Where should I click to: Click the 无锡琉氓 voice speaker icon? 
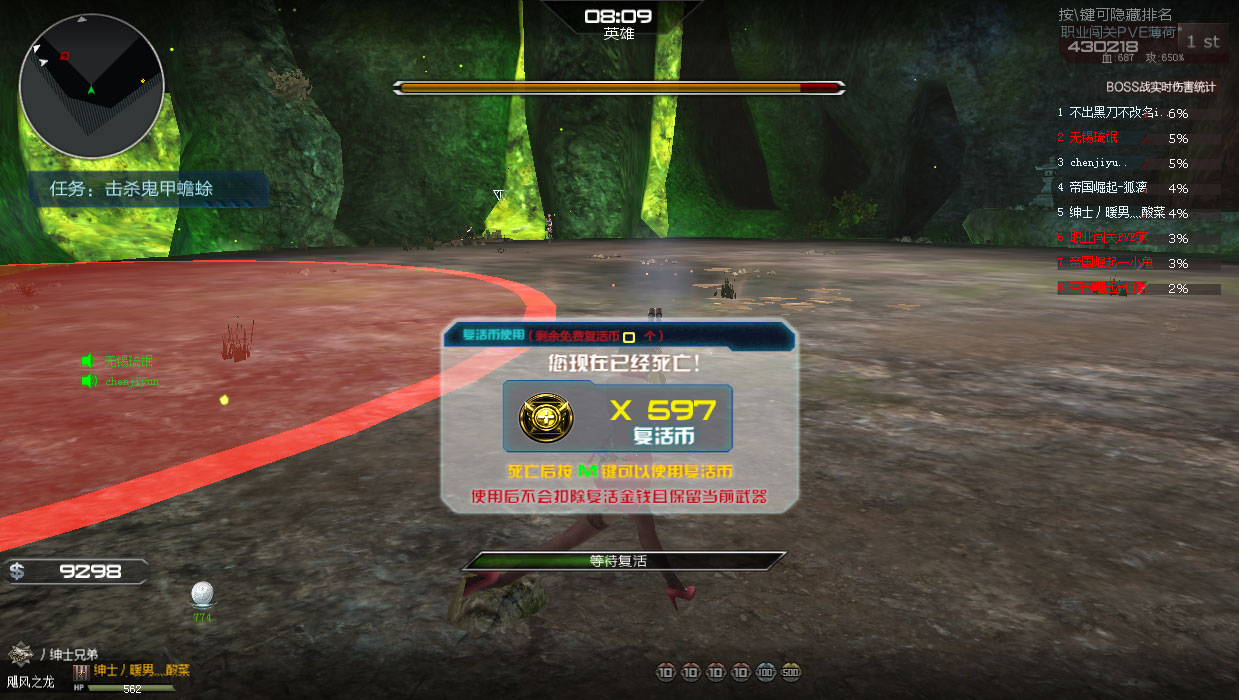click(x=88, y=361)
